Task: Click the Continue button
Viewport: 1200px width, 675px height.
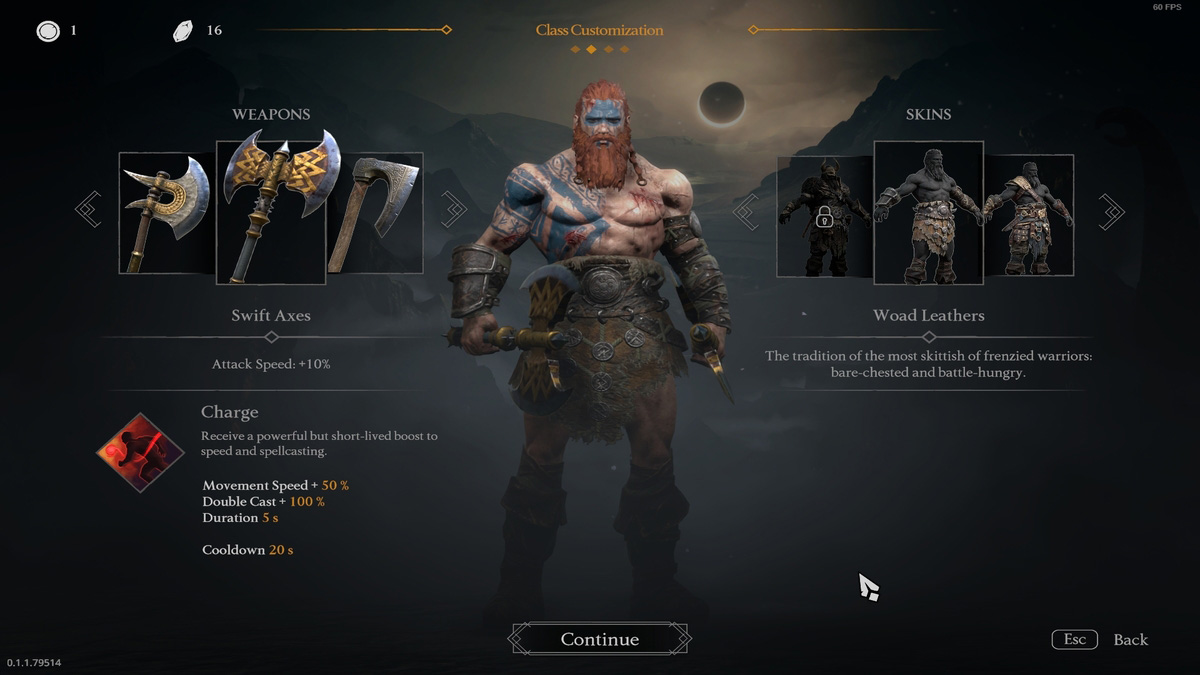Action: point(599,639)
